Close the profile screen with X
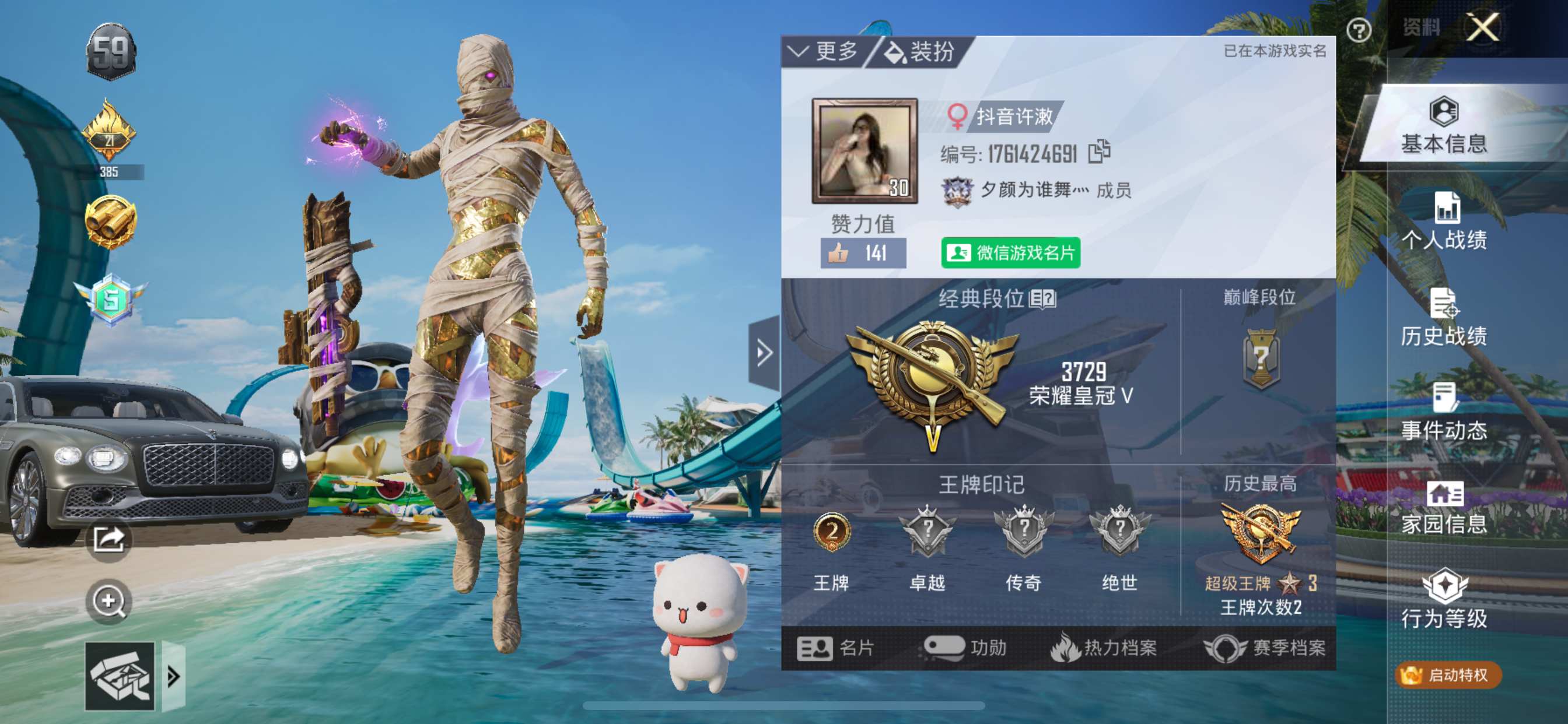1568x724 pixels. click(1482, 28)
